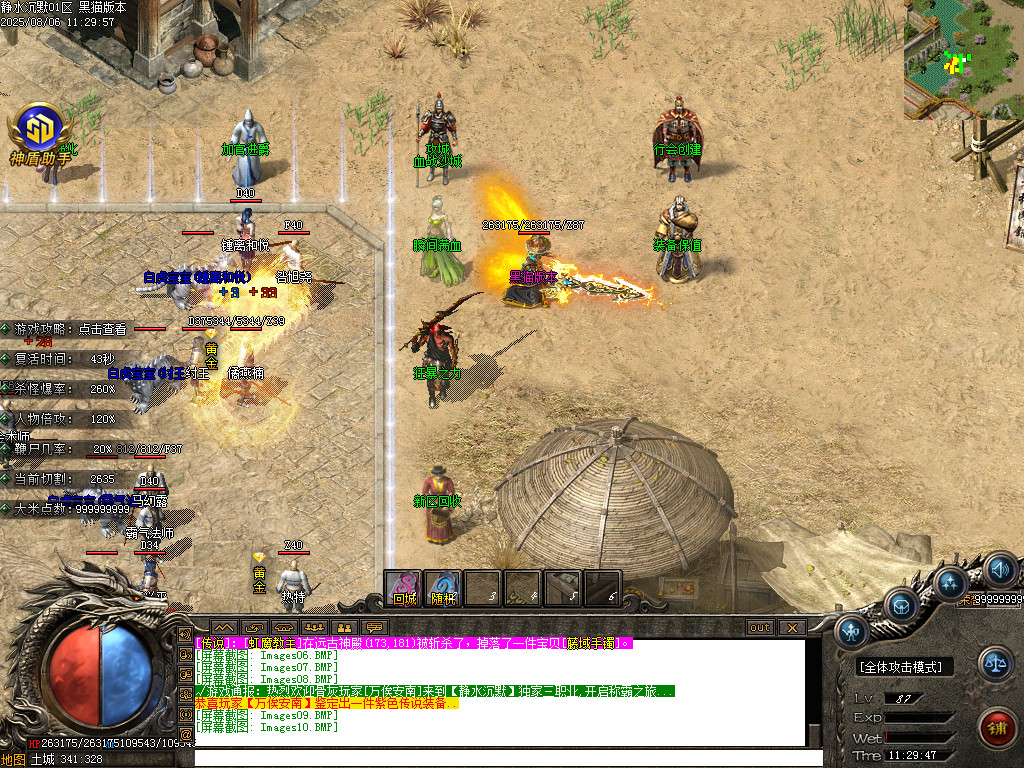Click the group of three people toolbar button

click(x=313, y=628)
